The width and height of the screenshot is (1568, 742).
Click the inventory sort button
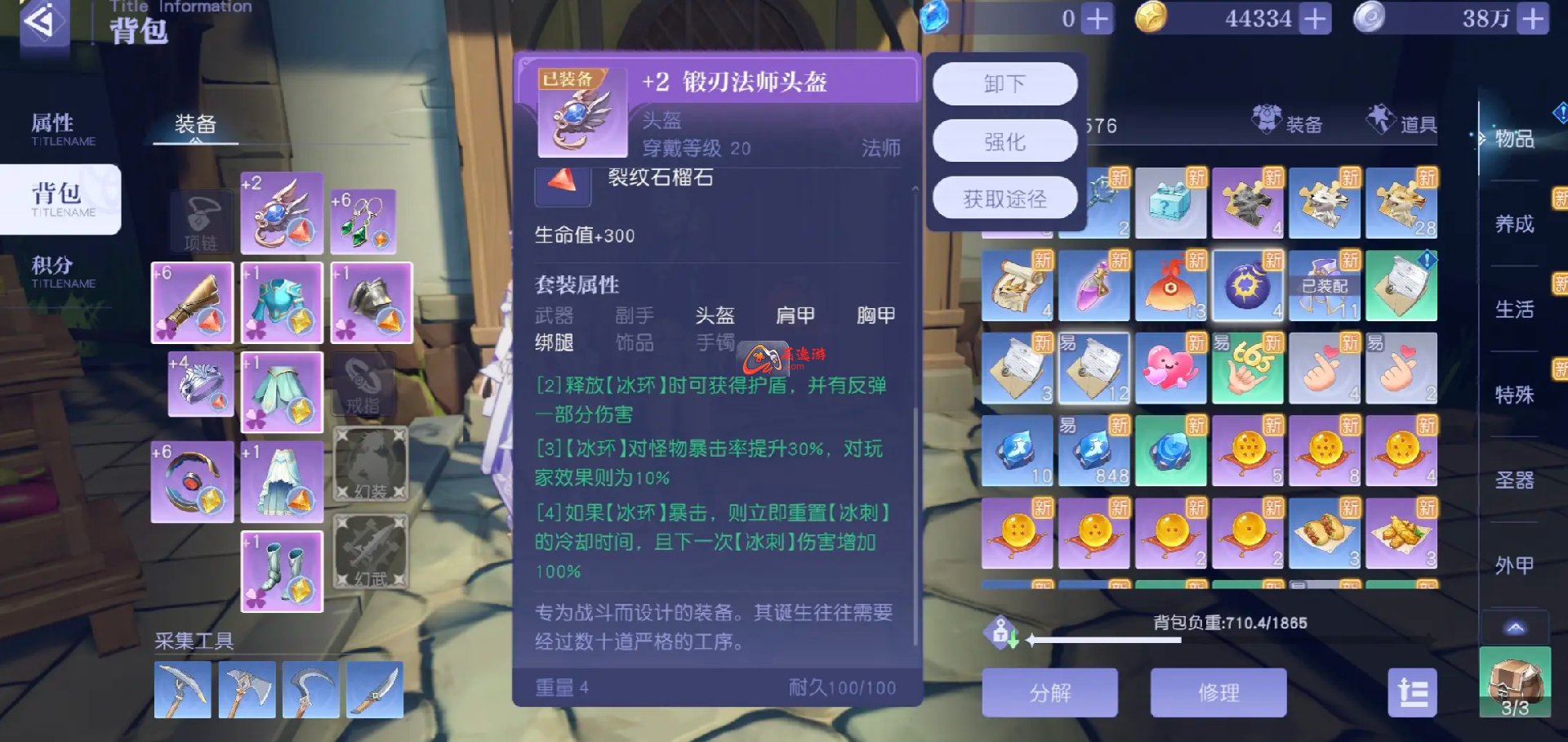pyautogui.click(x=1412, y=693)
